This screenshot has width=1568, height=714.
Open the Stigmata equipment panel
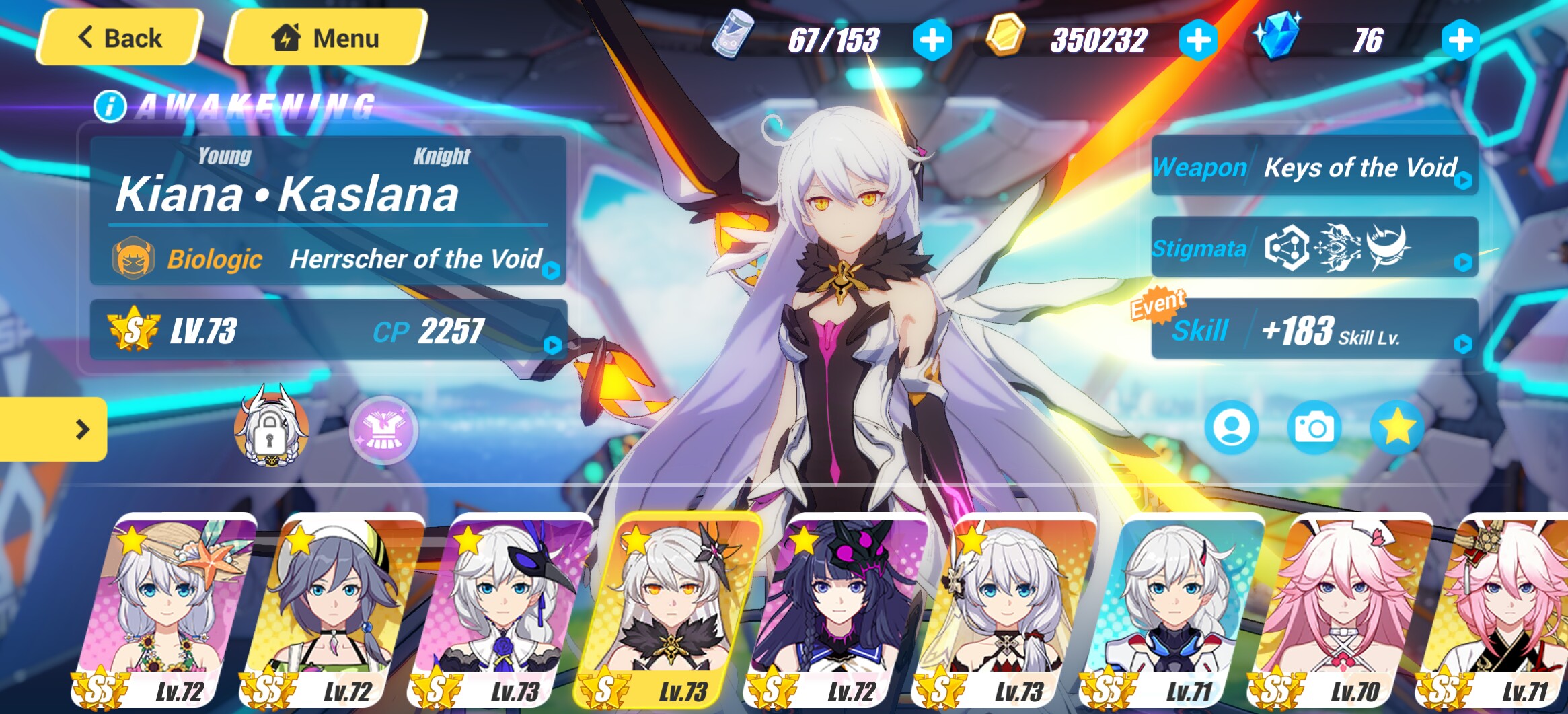coord(1314,248)
